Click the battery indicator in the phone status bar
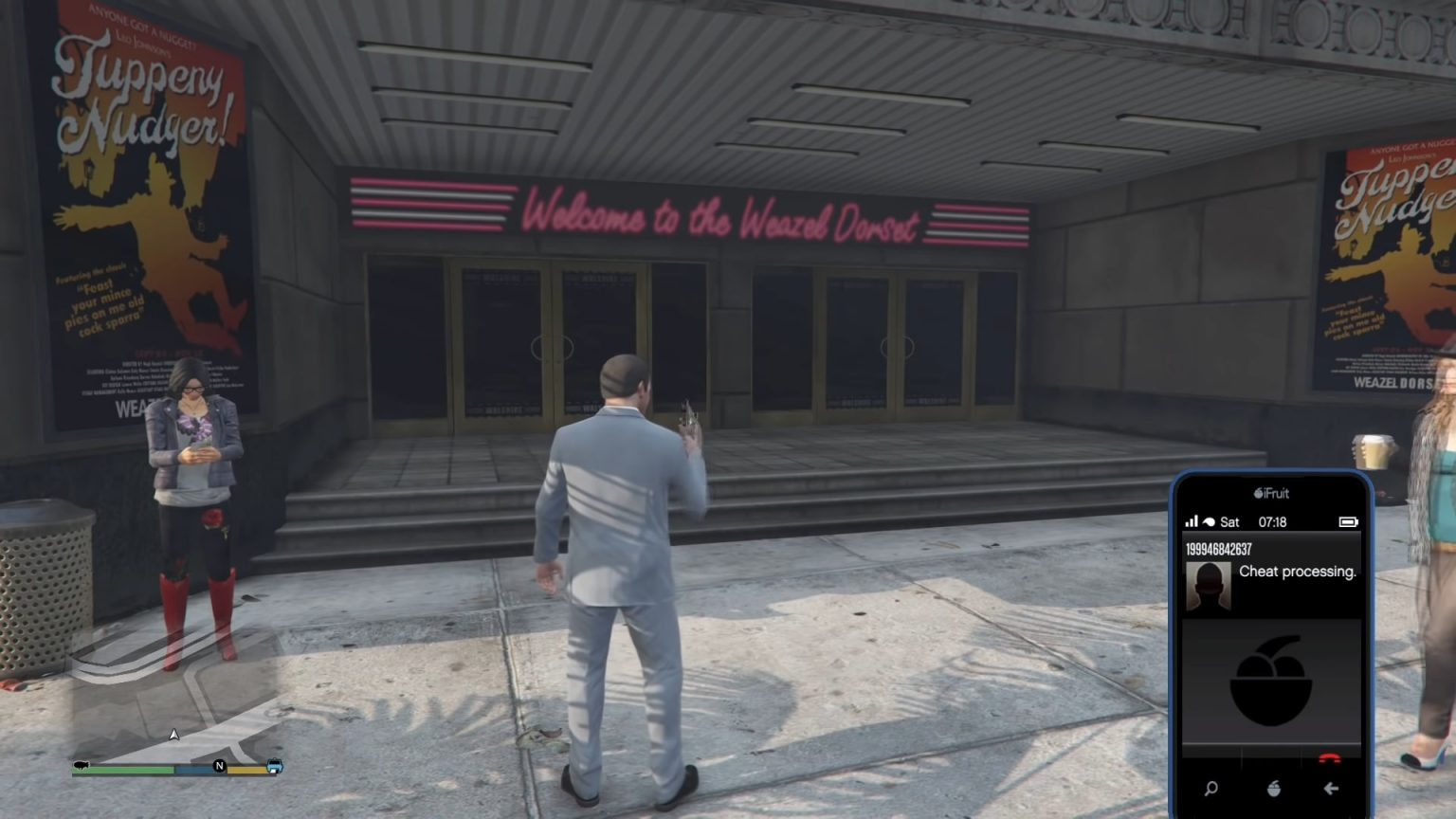The height and width of the screenshot is (819, 1456). pyautogui.click(x=1349, y=522)
